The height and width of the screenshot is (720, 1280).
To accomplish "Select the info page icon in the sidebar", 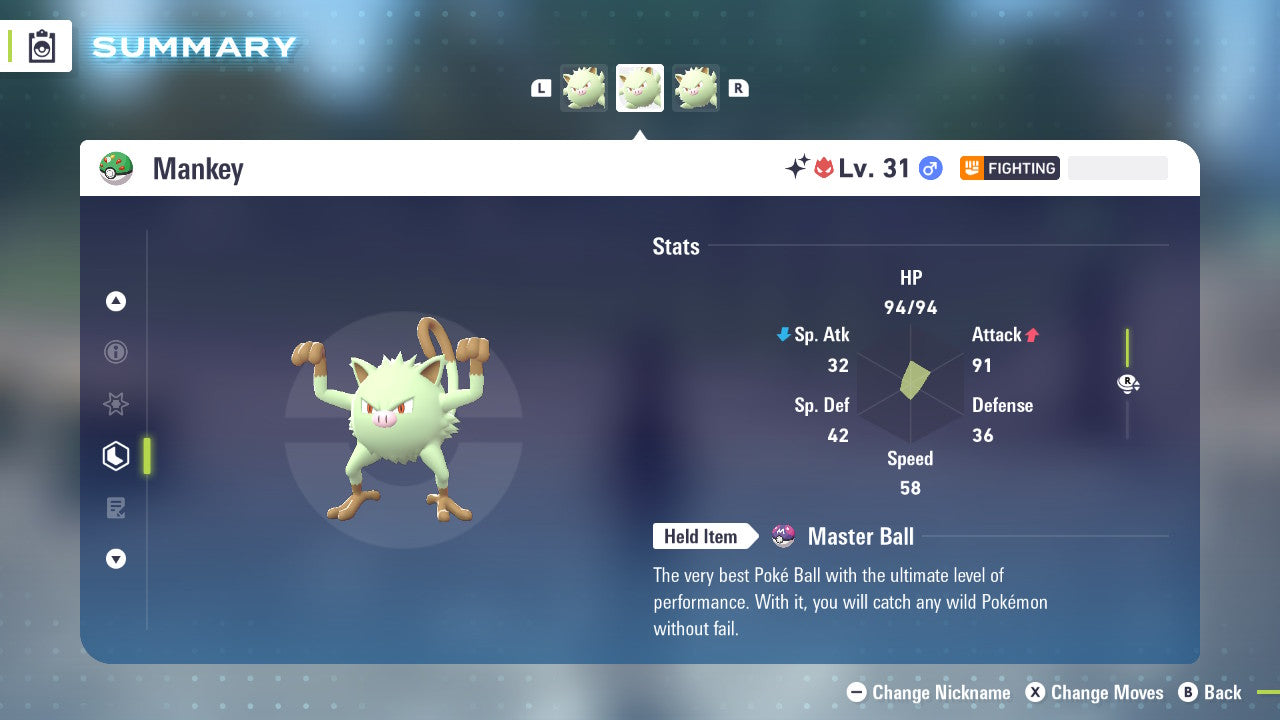I will (x=115, y=352).
